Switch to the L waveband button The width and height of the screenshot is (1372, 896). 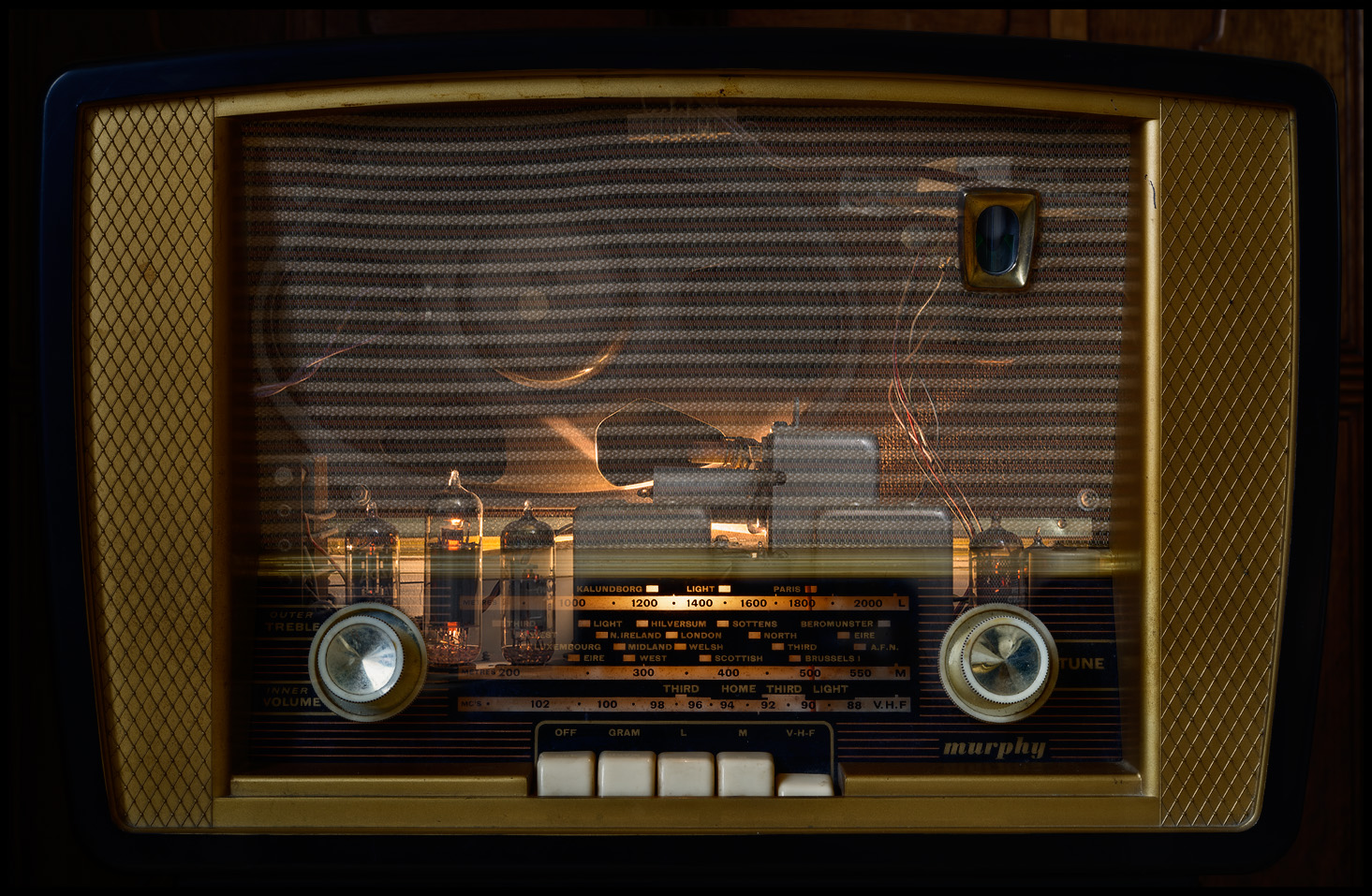686,773
